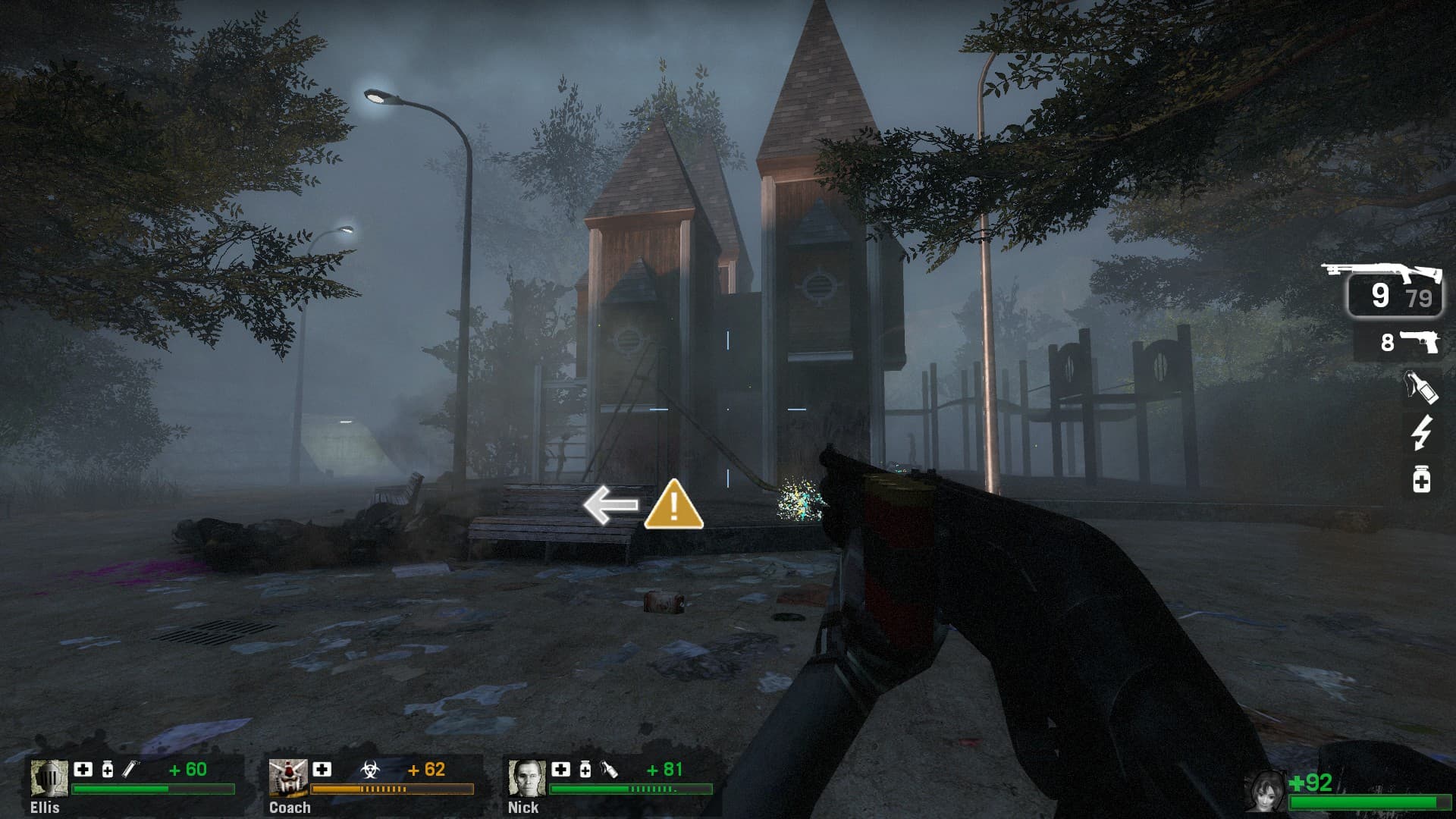Select the lightning bolt defibrillator slot
This screenshot has height=819, width=1456.
click(x=1421, y=433)
